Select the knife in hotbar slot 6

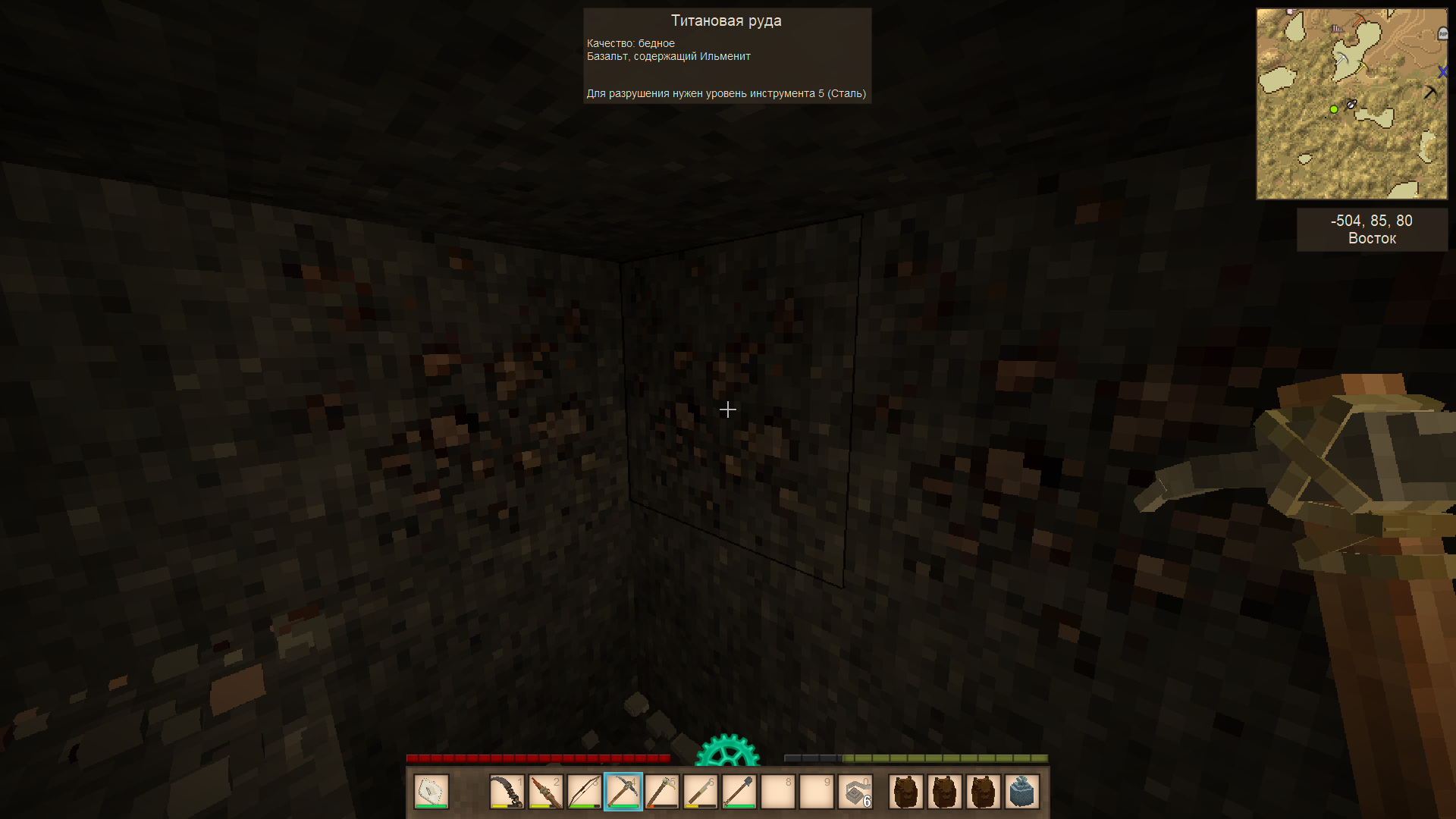point(701,792)
